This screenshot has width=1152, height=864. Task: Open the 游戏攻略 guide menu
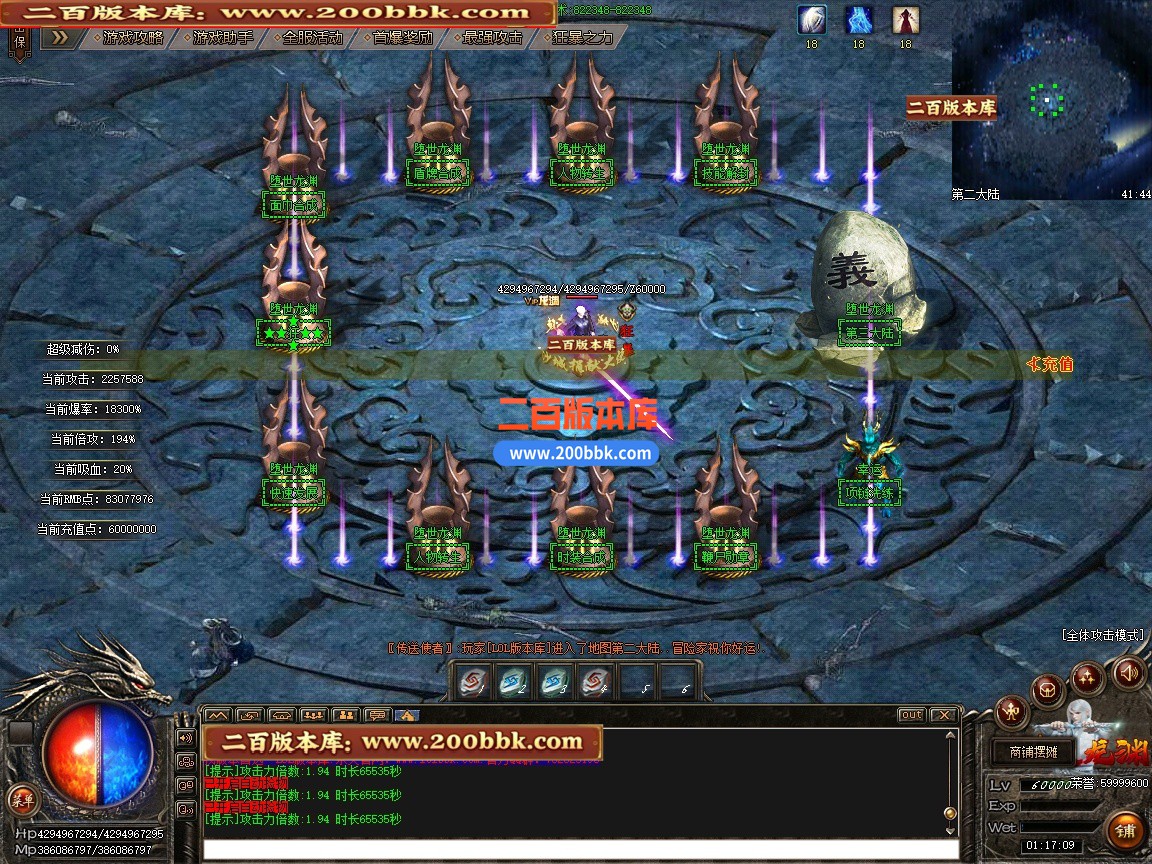[132, 38]
